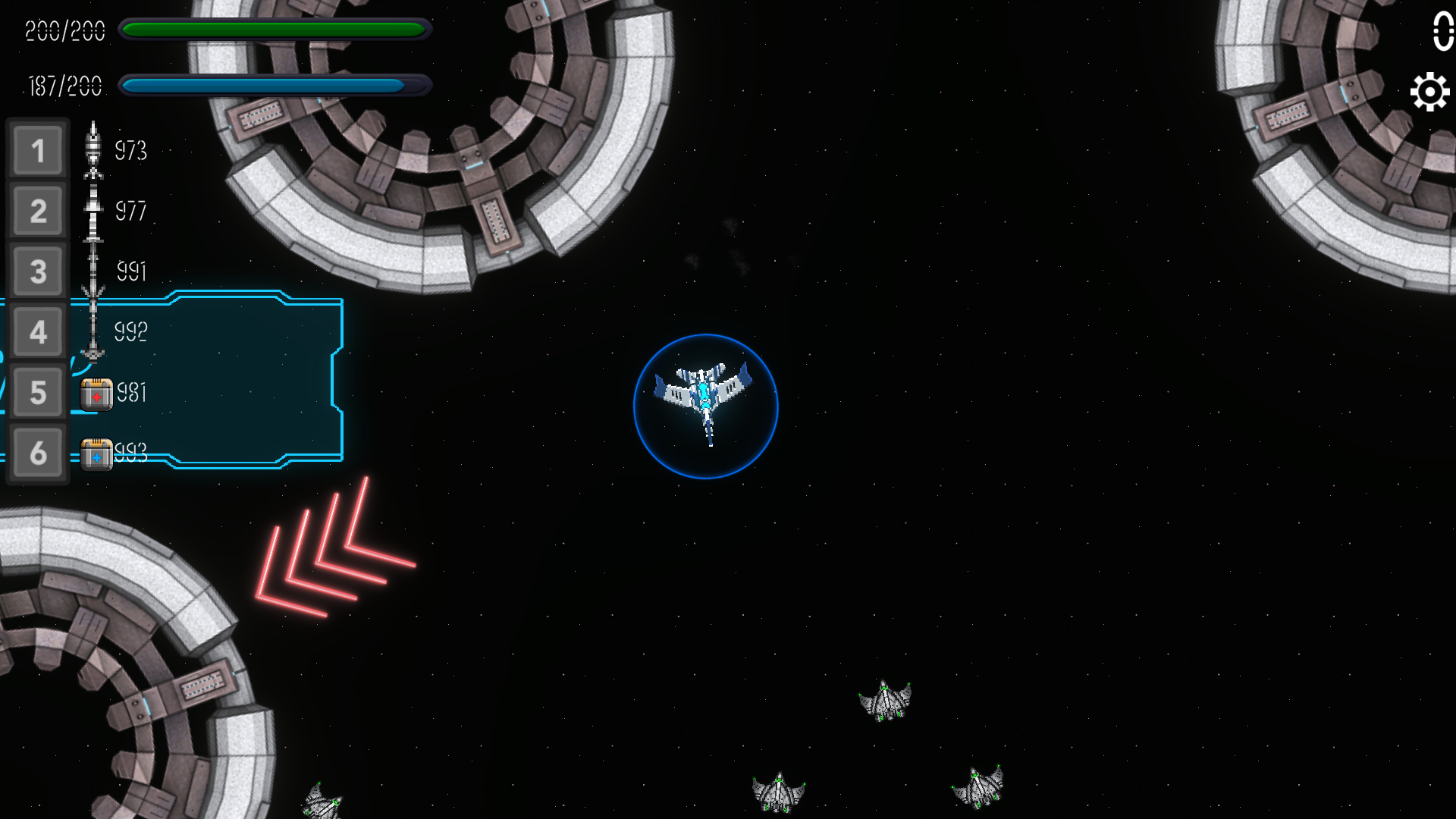This screenshot has height=819, width=1456.
Task: Open the settings gear icon
Action: pos(1429,90)
